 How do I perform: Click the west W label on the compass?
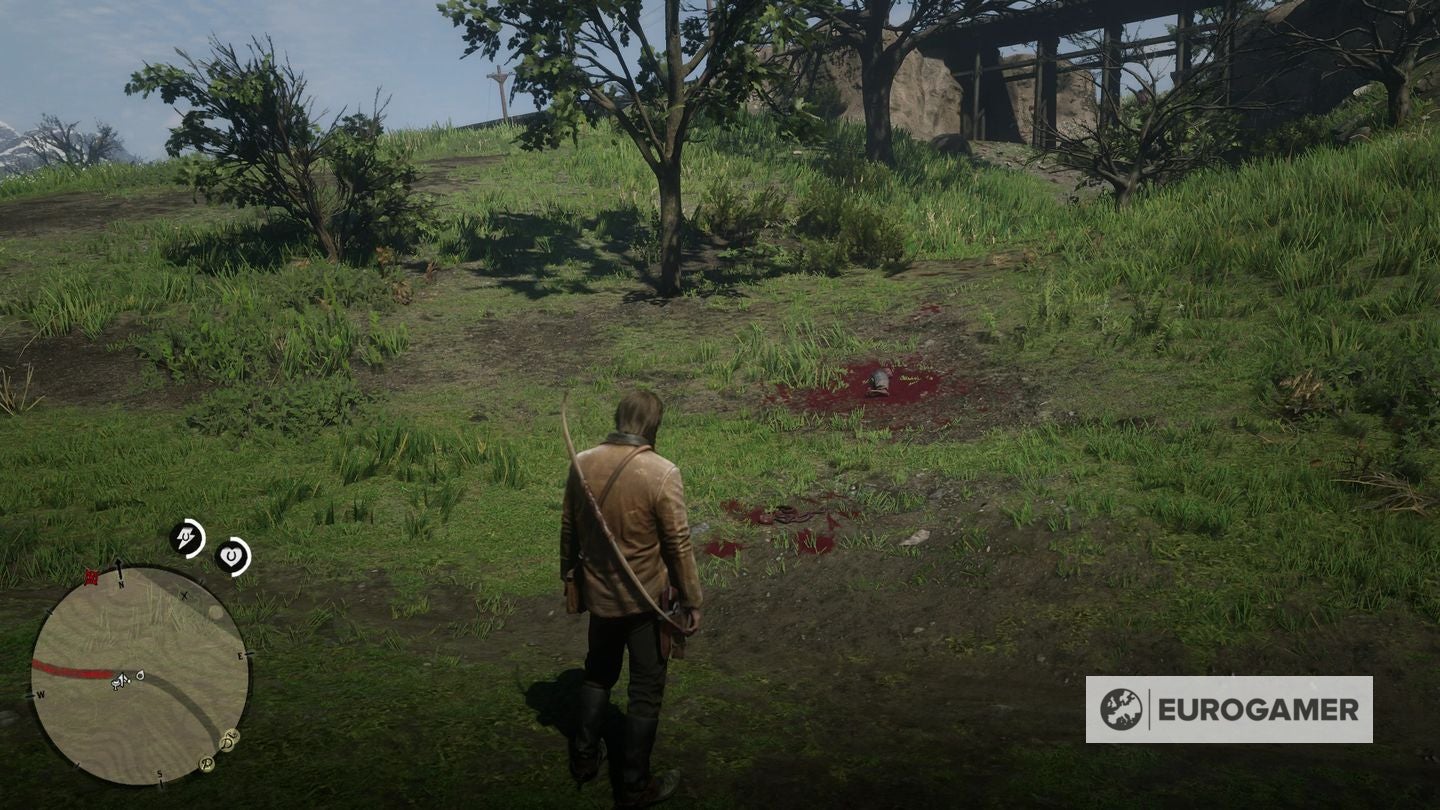pos(40,696)
